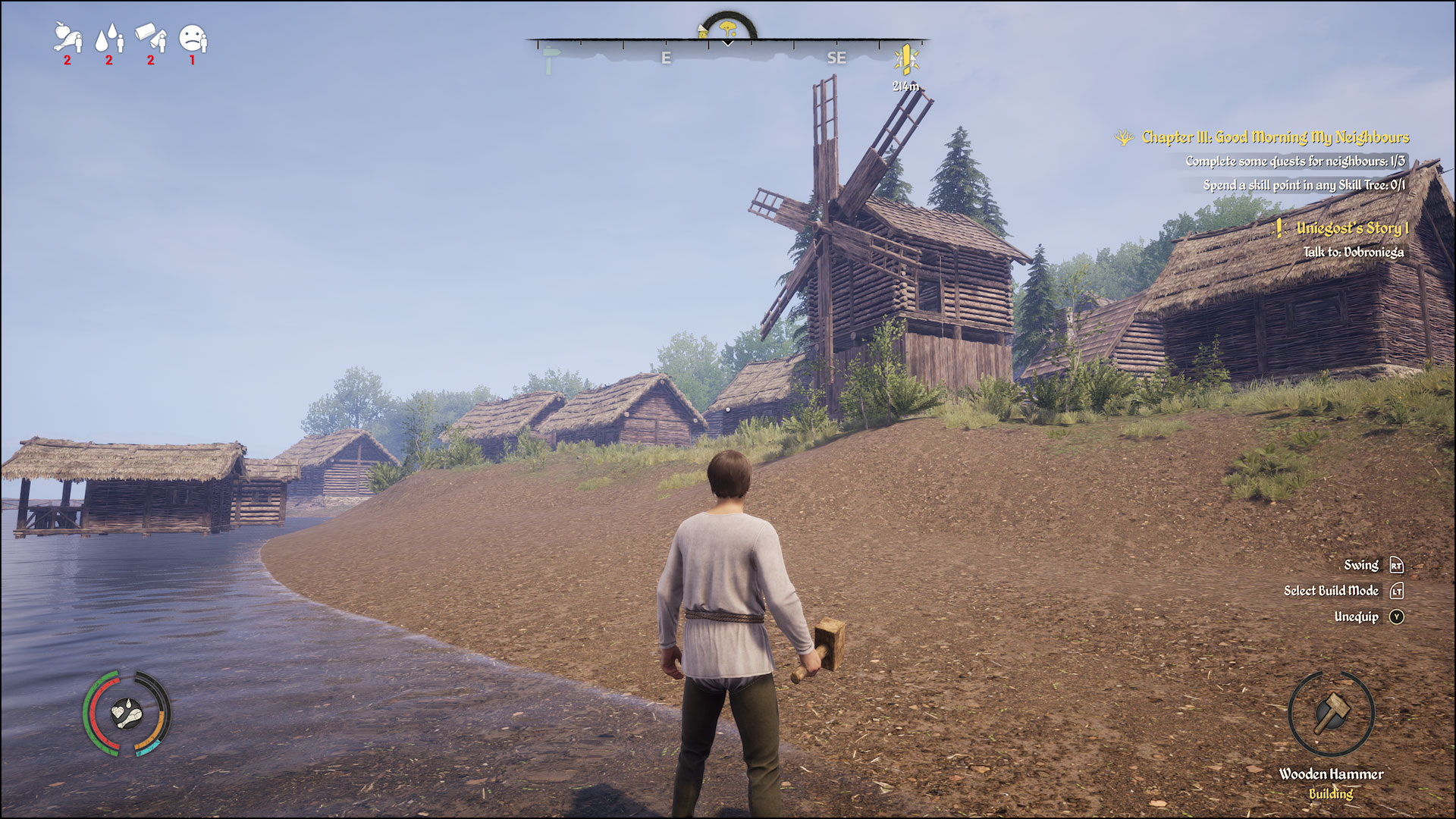
Task: Click the yellow quest exclamation marker at 214m
Action: click(907, 58)
